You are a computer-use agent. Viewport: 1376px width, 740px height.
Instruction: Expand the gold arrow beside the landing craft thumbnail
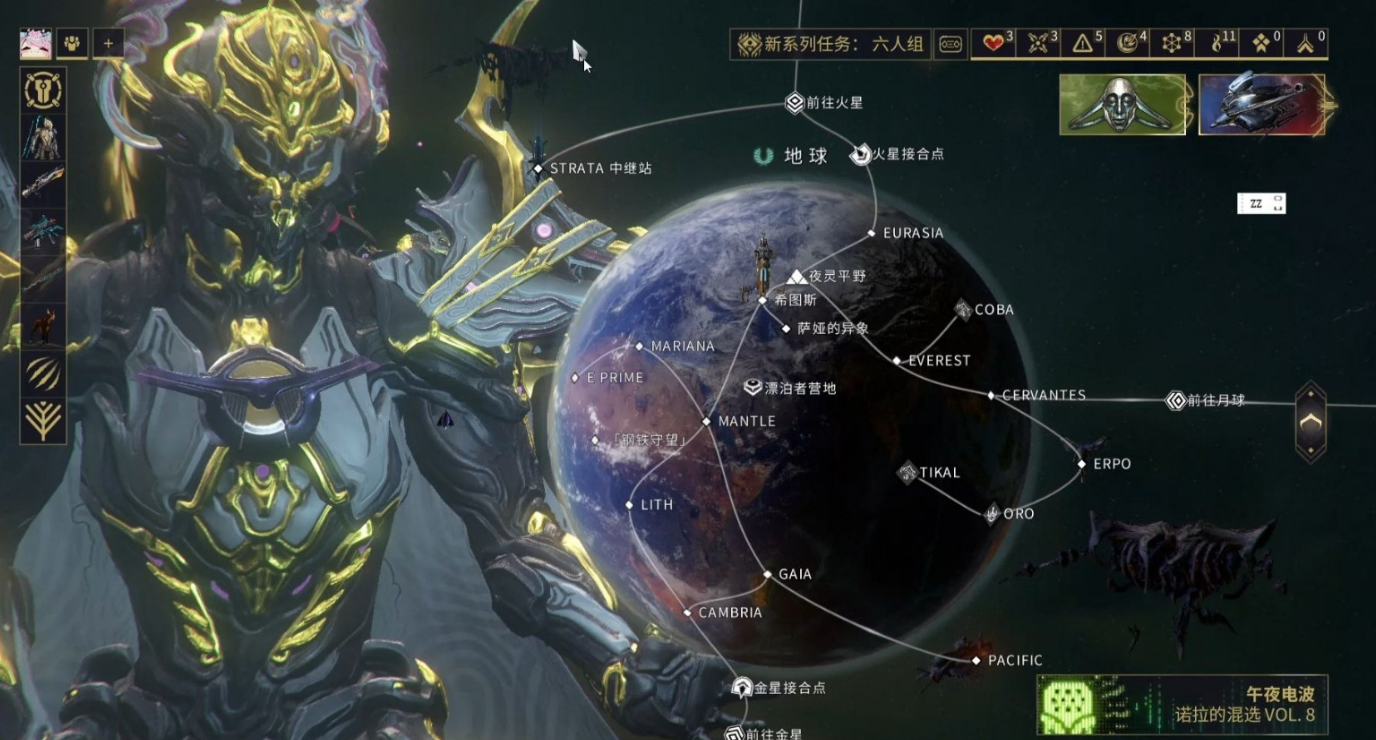pos(1331,105)
